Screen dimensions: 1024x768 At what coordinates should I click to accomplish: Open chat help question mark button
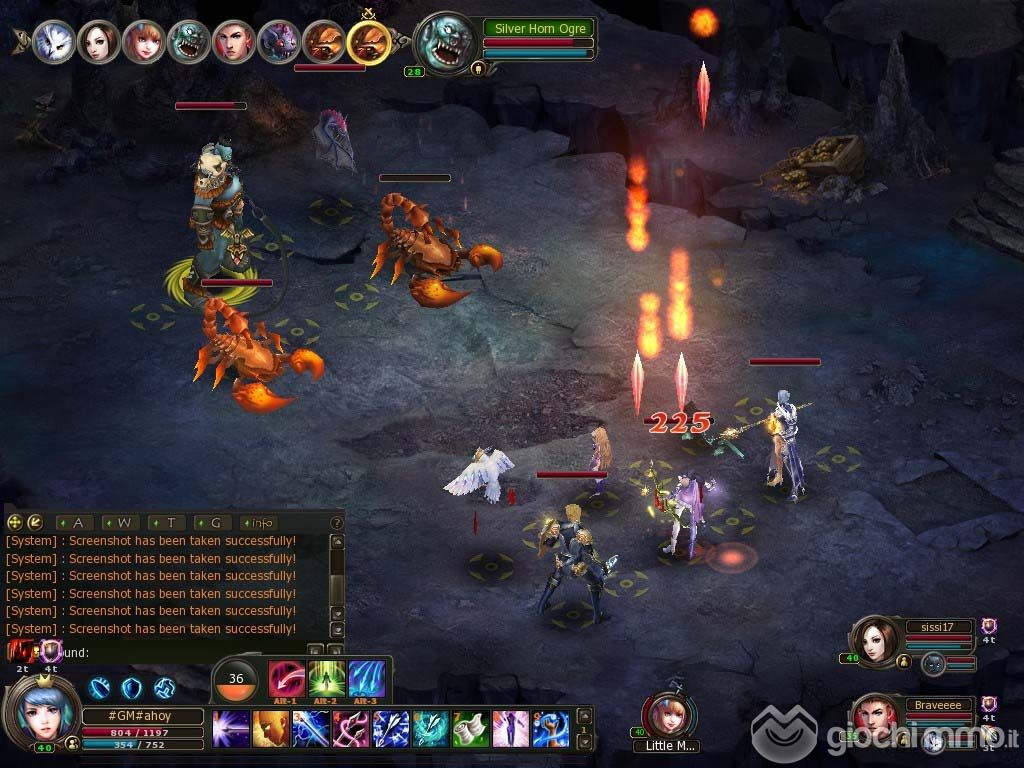[x=336, y=522]
